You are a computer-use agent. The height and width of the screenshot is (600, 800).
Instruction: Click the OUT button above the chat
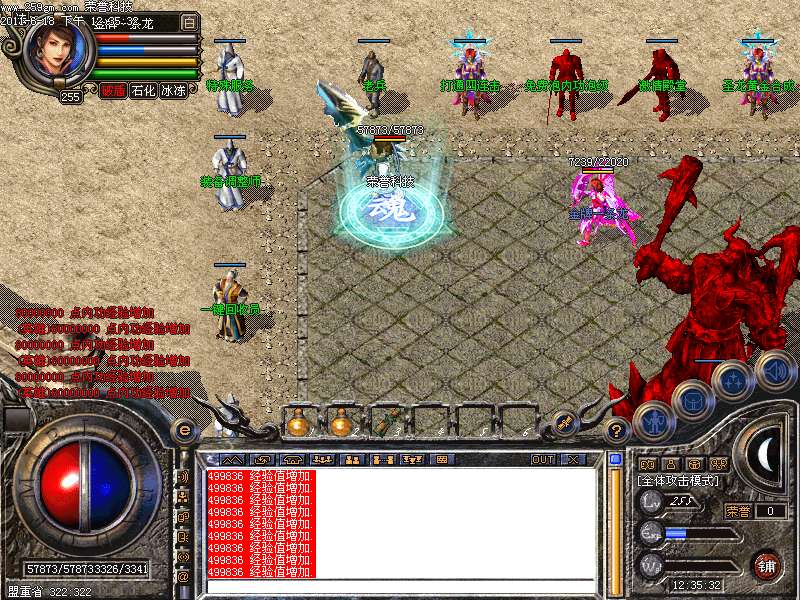coord(542,460)
